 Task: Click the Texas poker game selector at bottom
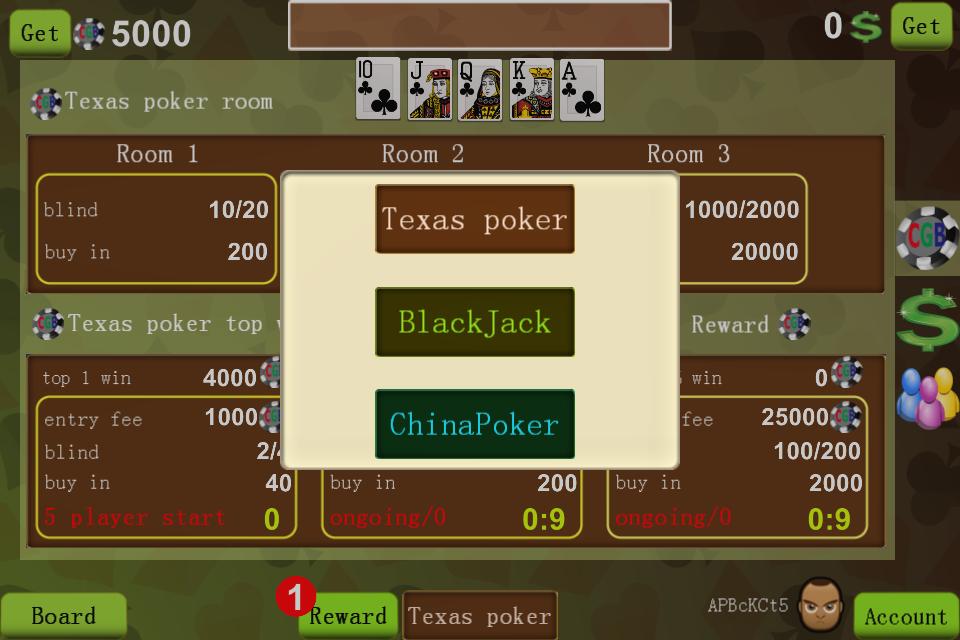click(x=480, y=616)
